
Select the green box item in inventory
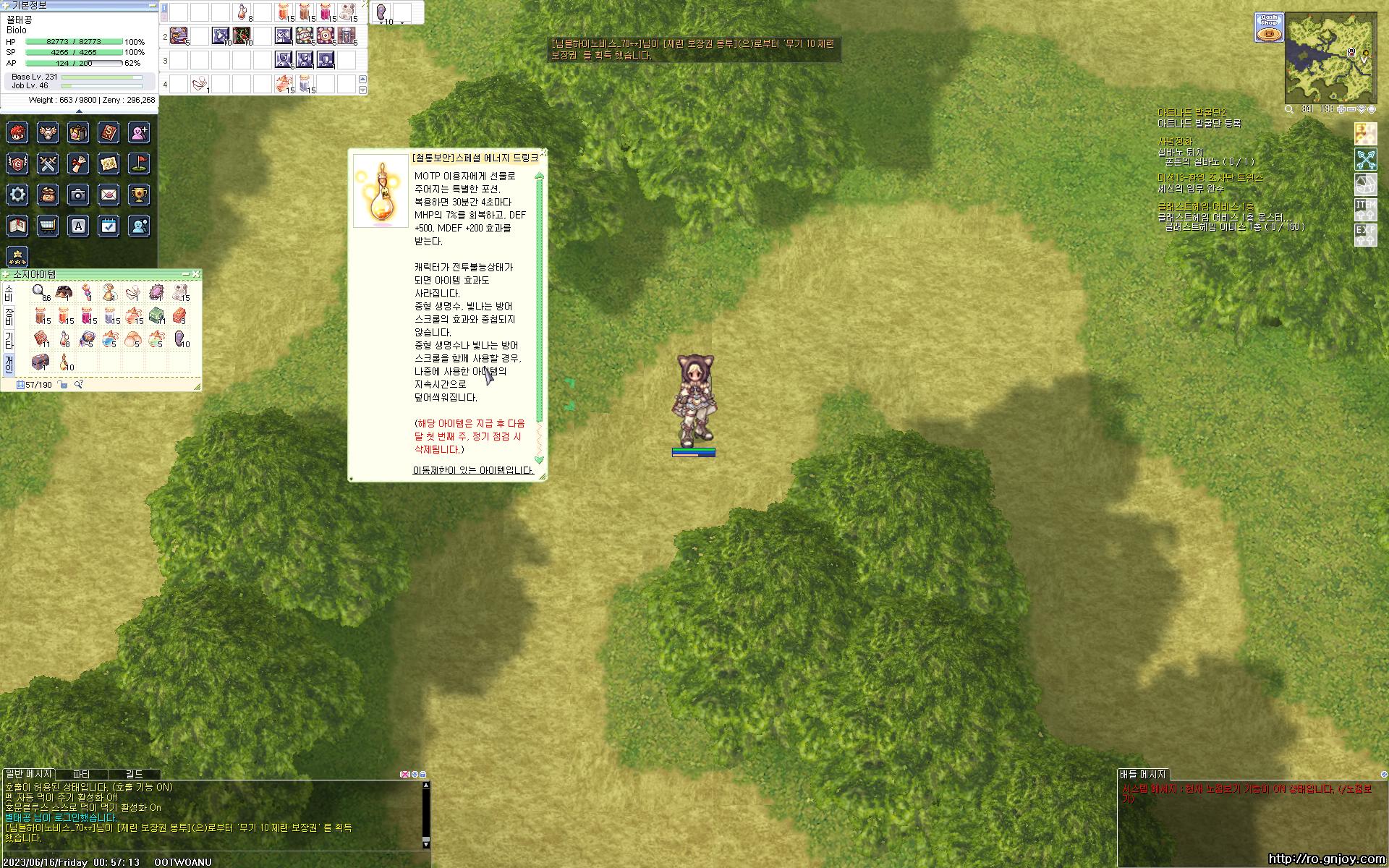click(156, 315)
